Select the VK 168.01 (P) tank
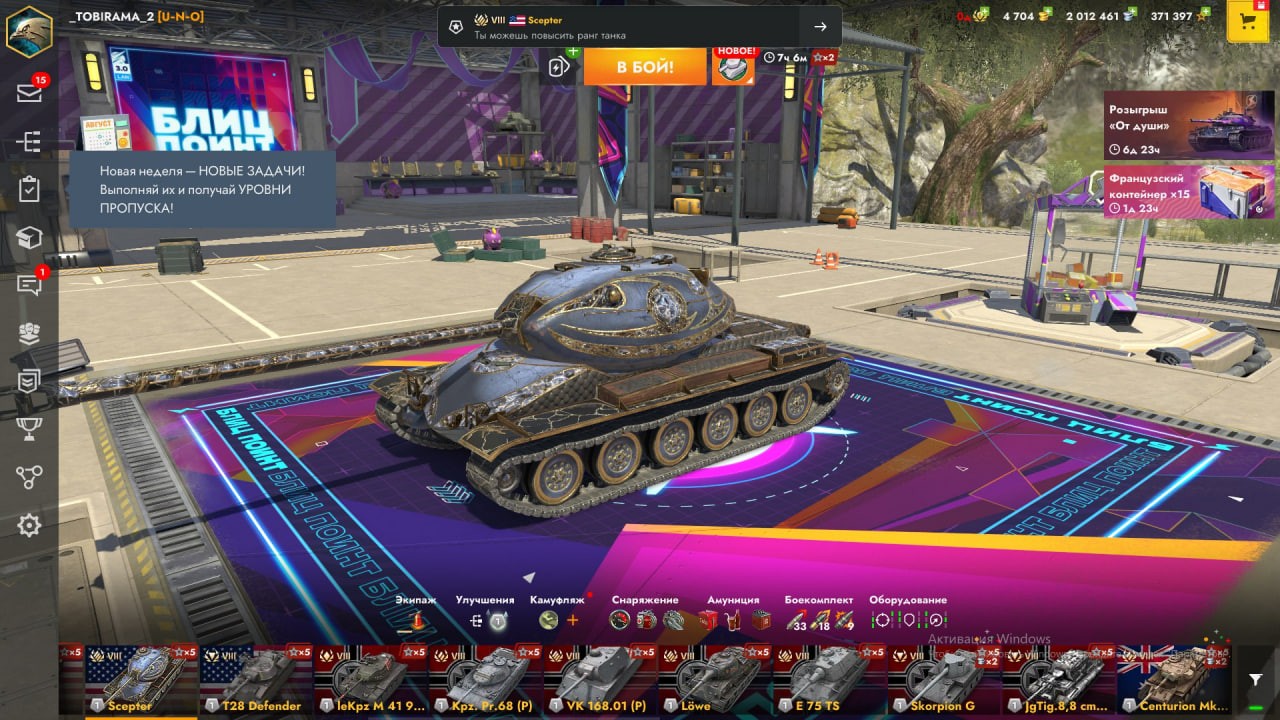 tap(599, 681)
